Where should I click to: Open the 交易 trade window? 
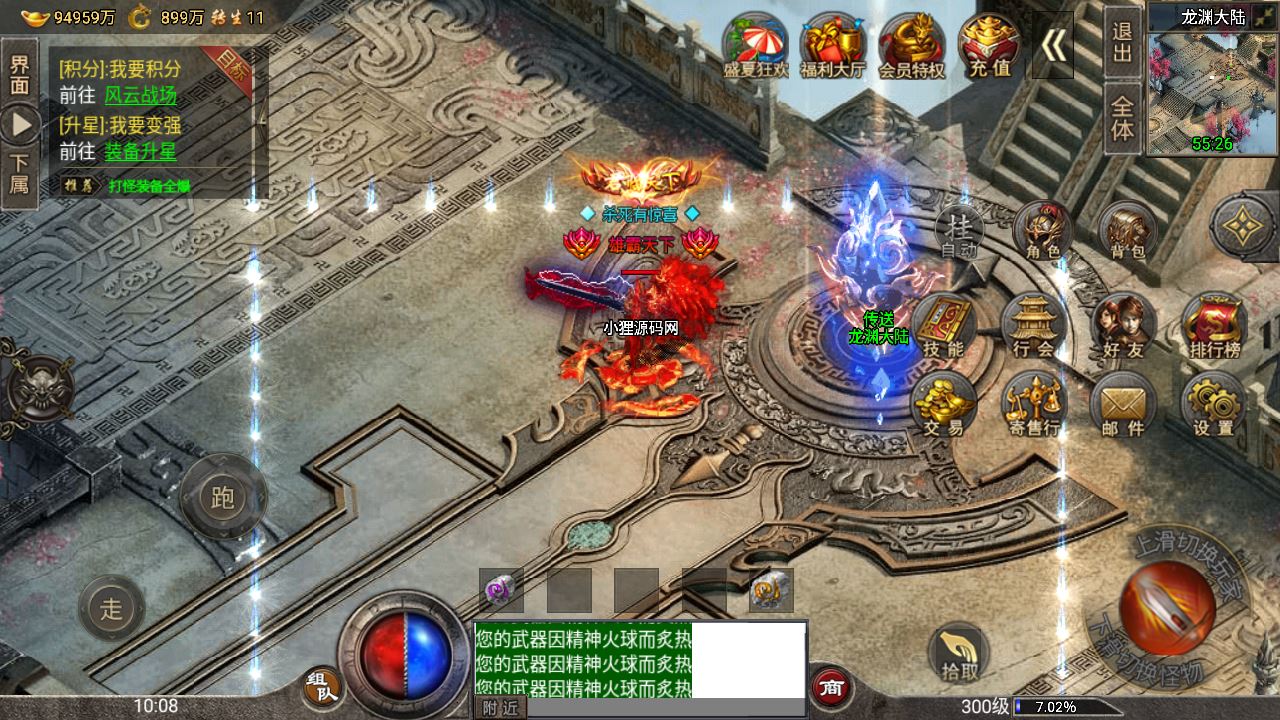coord(943,405)
